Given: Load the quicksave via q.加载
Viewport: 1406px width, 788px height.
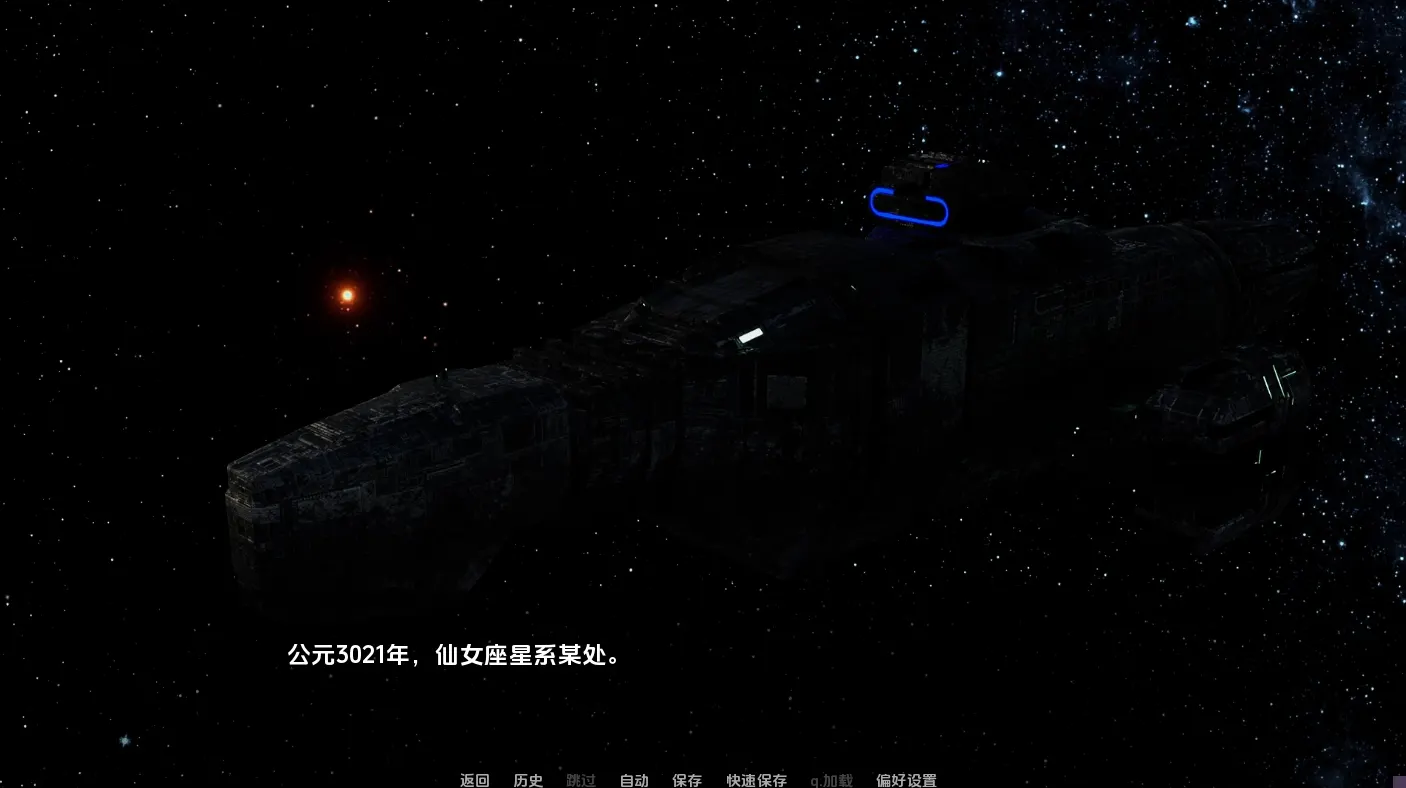Looking at the screenshot, I should tap(830, 780).
